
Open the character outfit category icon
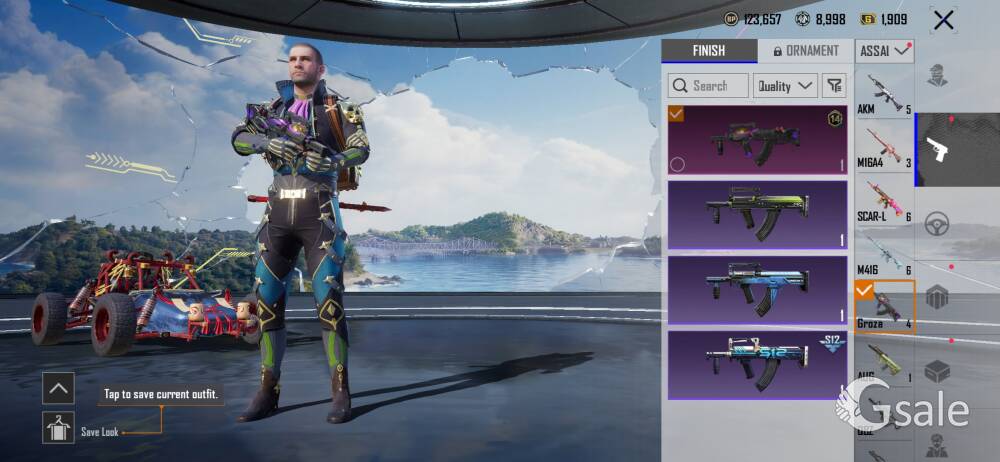click(937, 76)
